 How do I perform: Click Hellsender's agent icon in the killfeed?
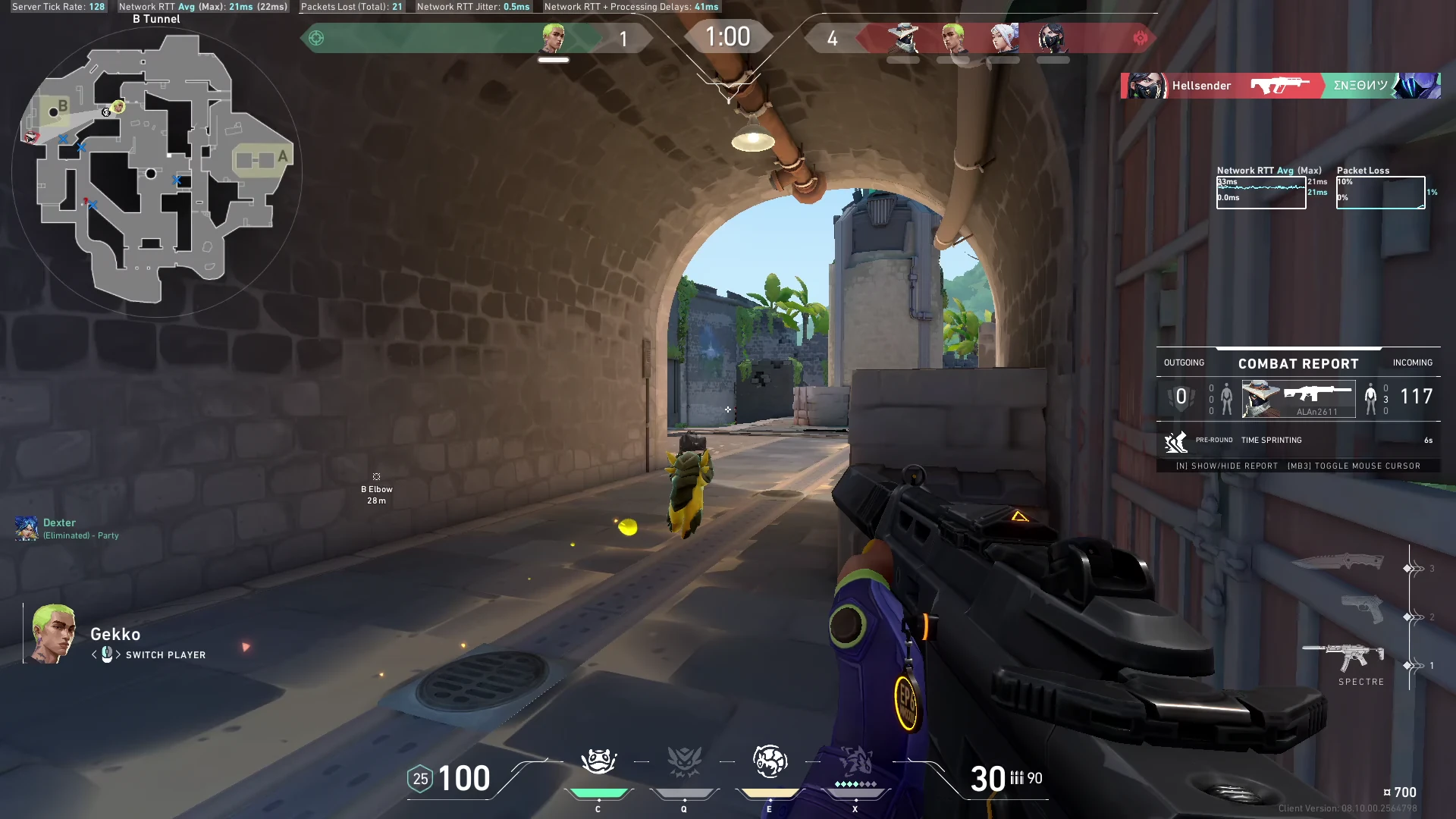(x=1146, y=86)
